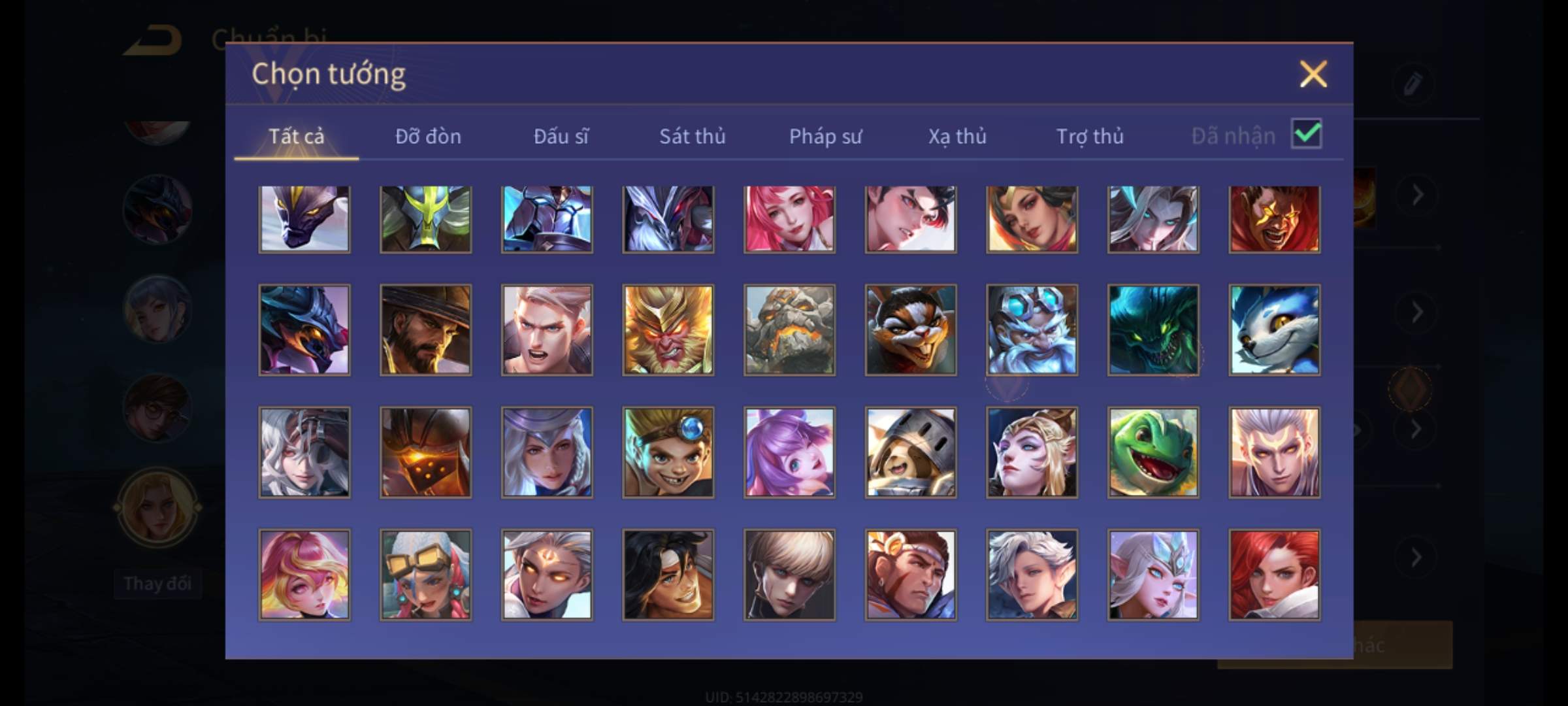Show the Sát thủ heroes tab
1568x706 pixels.
point(692,136)
